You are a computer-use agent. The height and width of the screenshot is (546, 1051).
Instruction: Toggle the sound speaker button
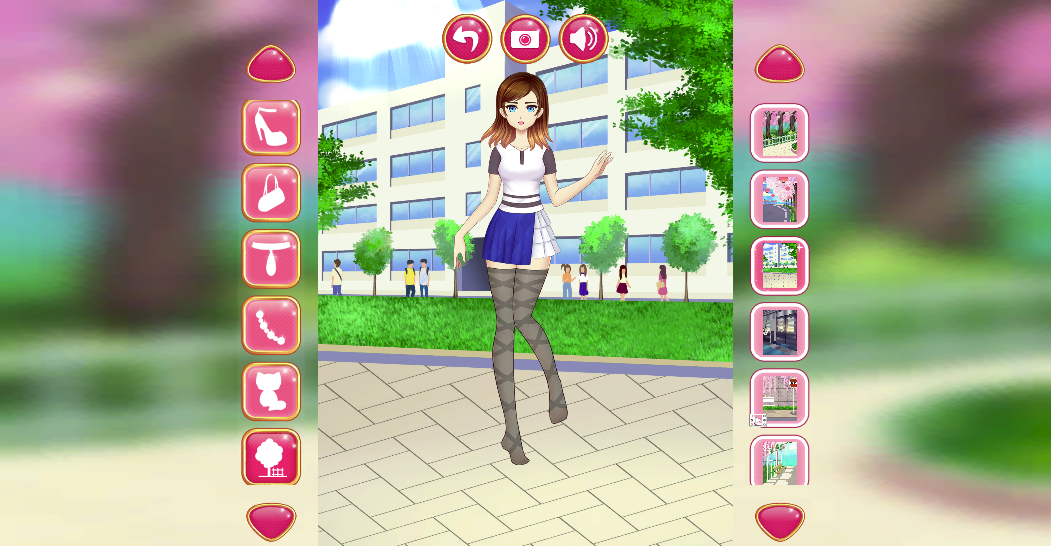pos(584,39)
